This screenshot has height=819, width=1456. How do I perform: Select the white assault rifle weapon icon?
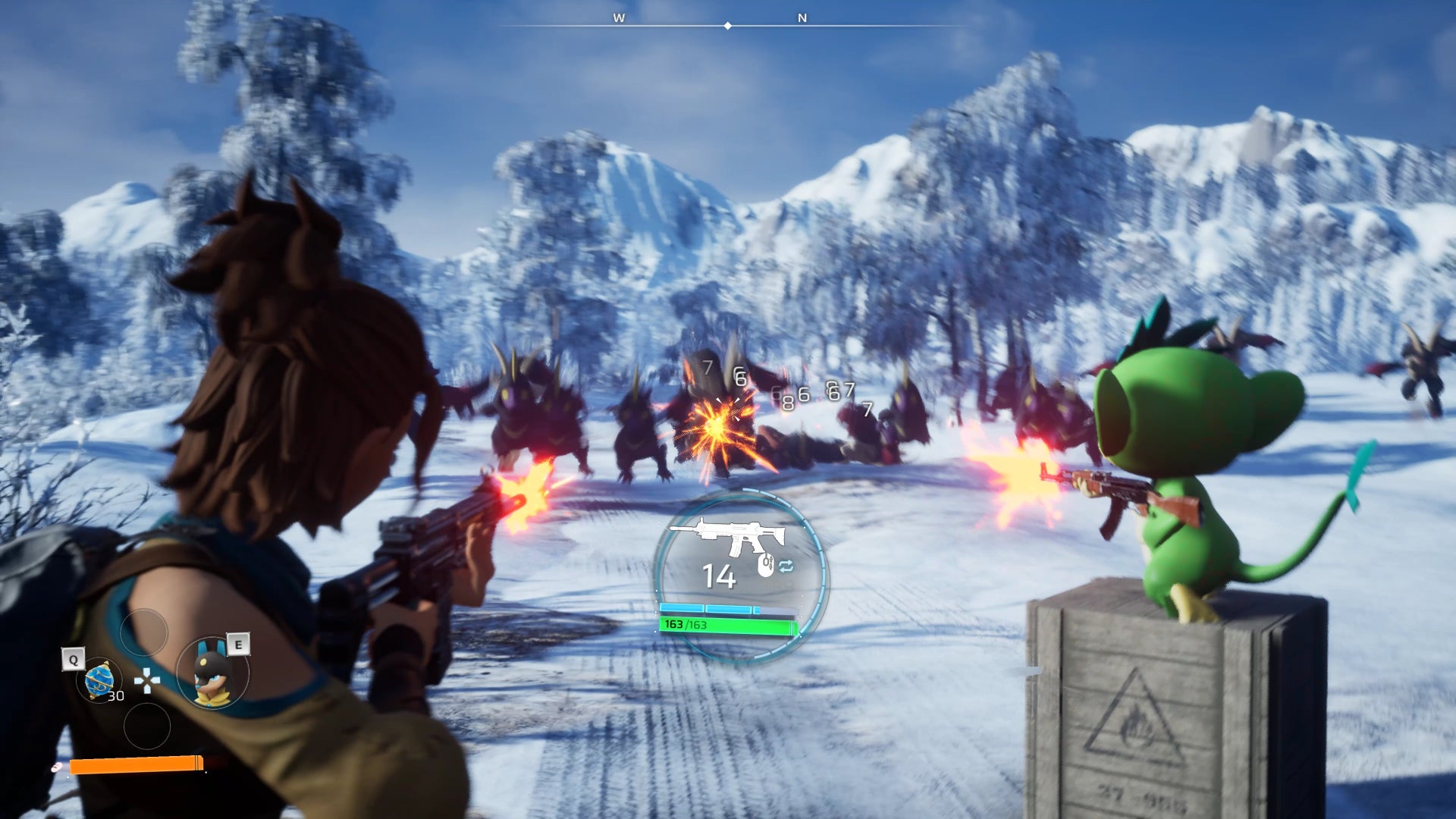(729, 538)
